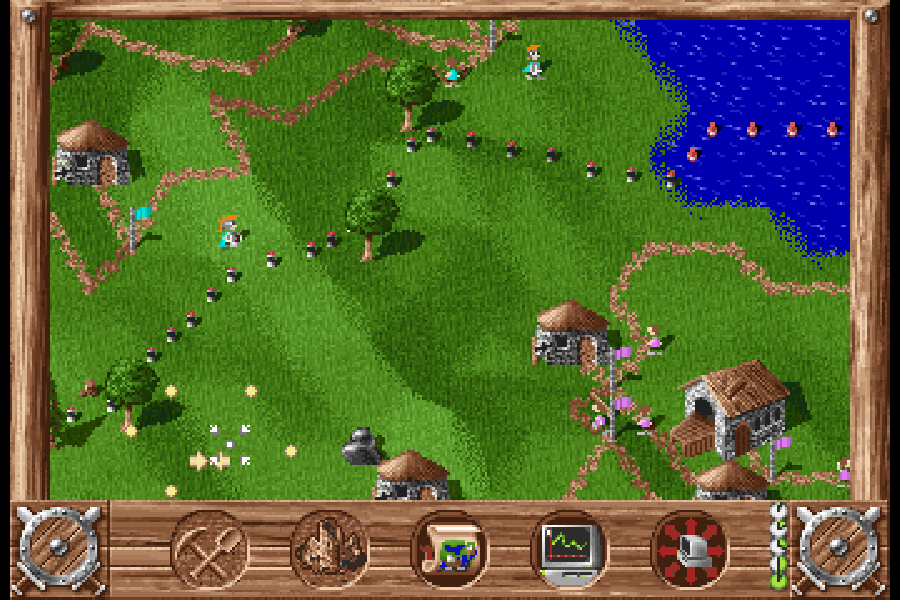Open the build menu with crossed tools
Screen dimensions: 900x600
coord(210,548)
